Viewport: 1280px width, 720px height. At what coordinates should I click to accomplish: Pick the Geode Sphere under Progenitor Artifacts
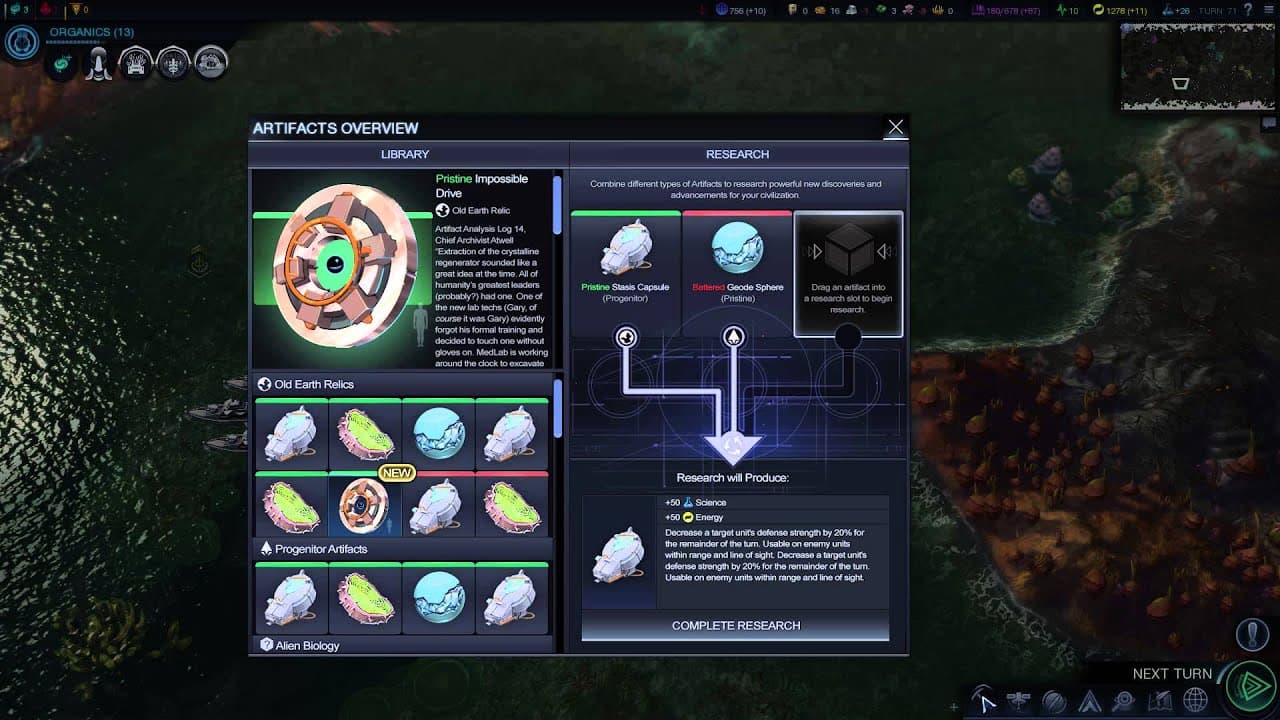[439, 597]
